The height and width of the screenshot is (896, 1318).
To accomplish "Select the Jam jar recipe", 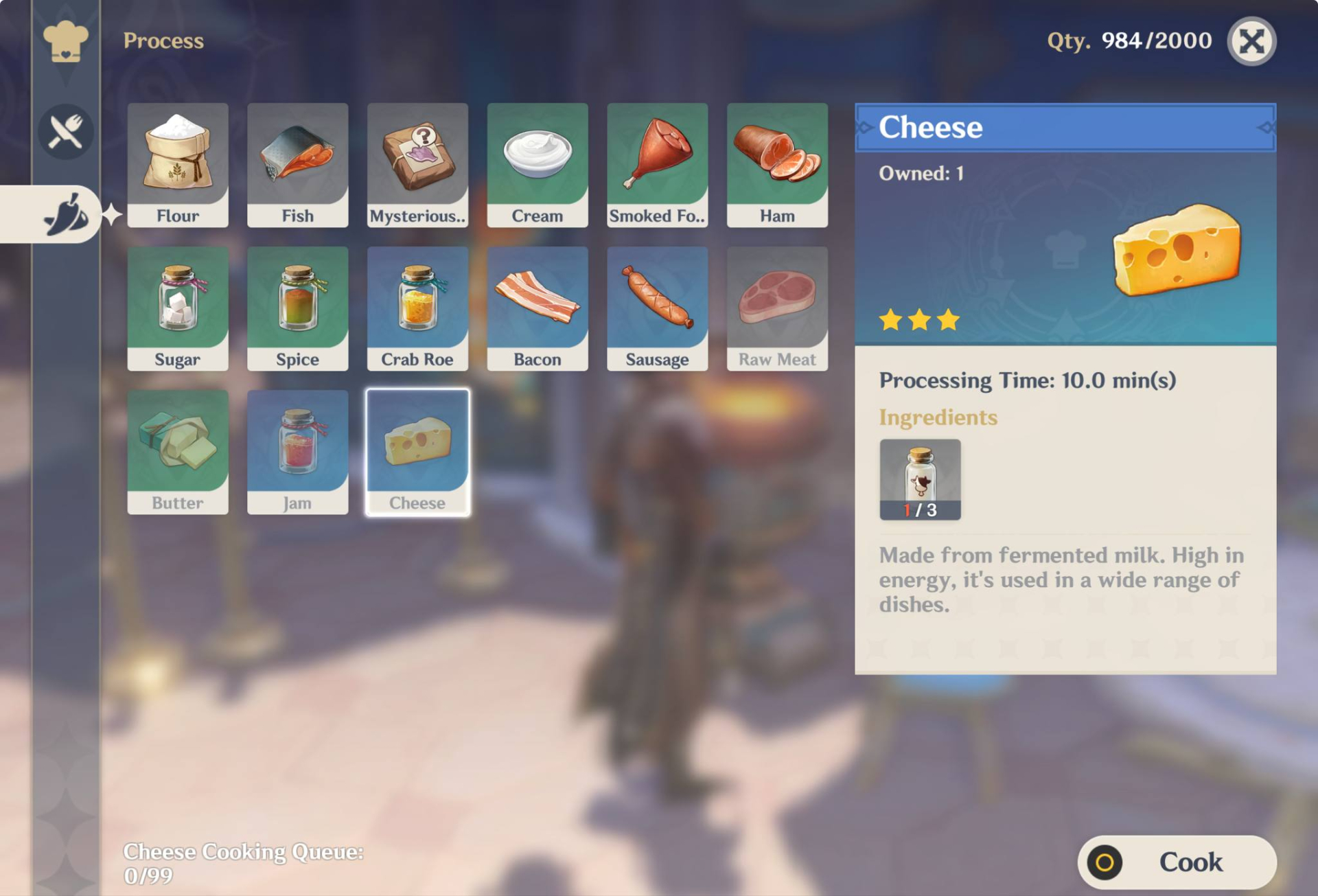I will 297,452.
